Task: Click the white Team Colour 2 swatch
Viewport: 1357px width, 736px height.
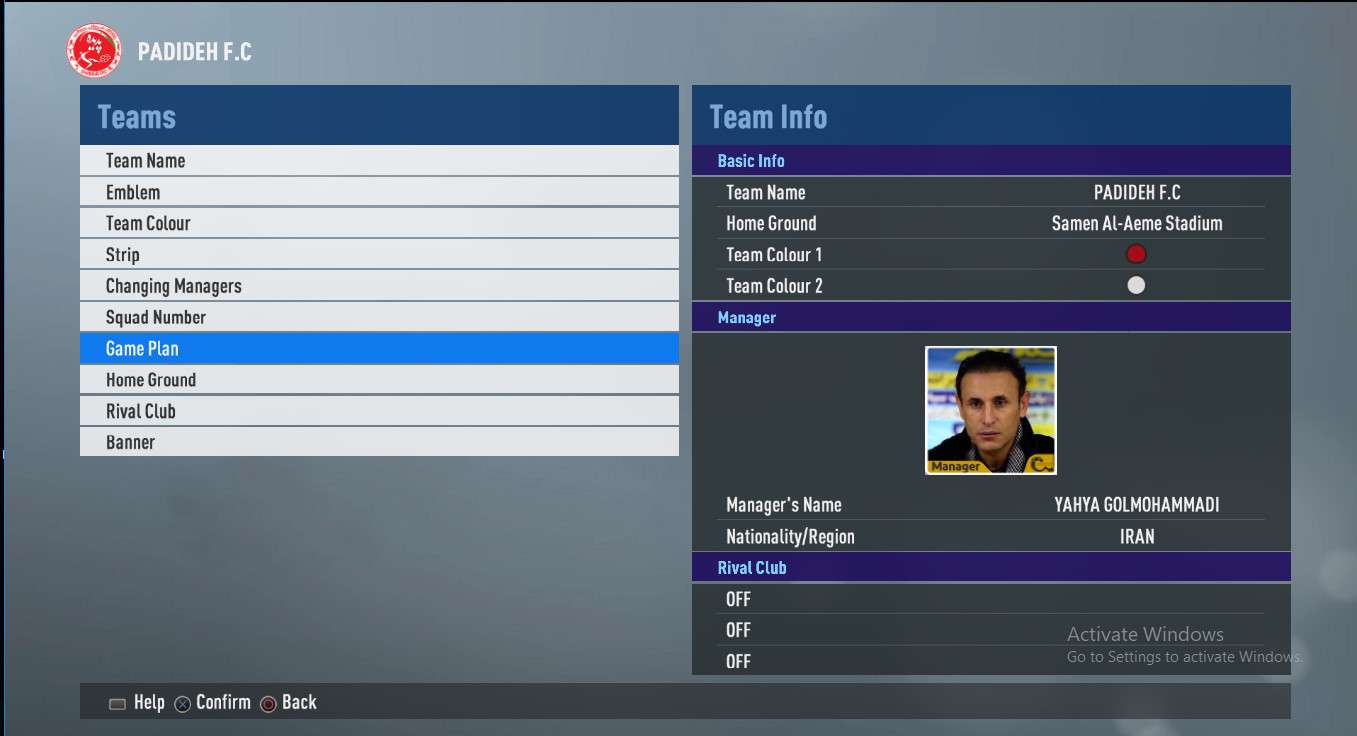Action: coord(1136,285)
